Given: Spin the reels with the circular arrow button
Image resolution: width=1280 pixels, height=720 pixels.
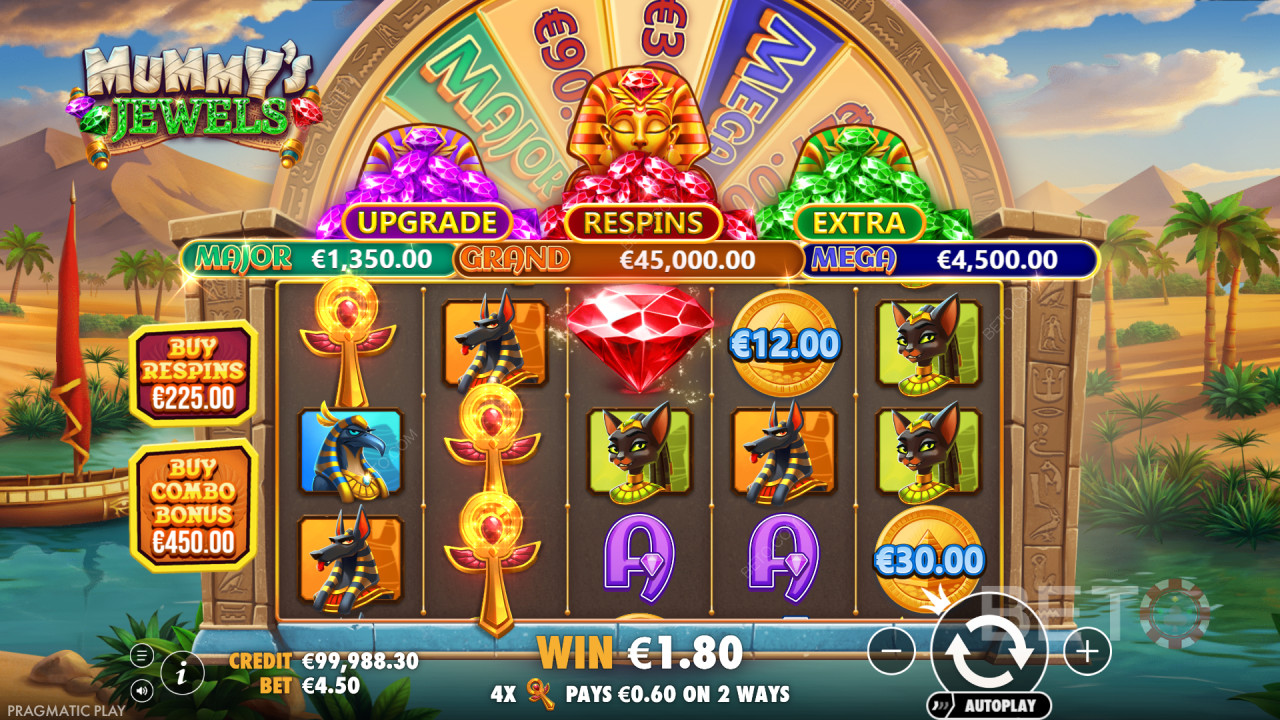Looking at the screenshot, I should (x=988, y=651).
